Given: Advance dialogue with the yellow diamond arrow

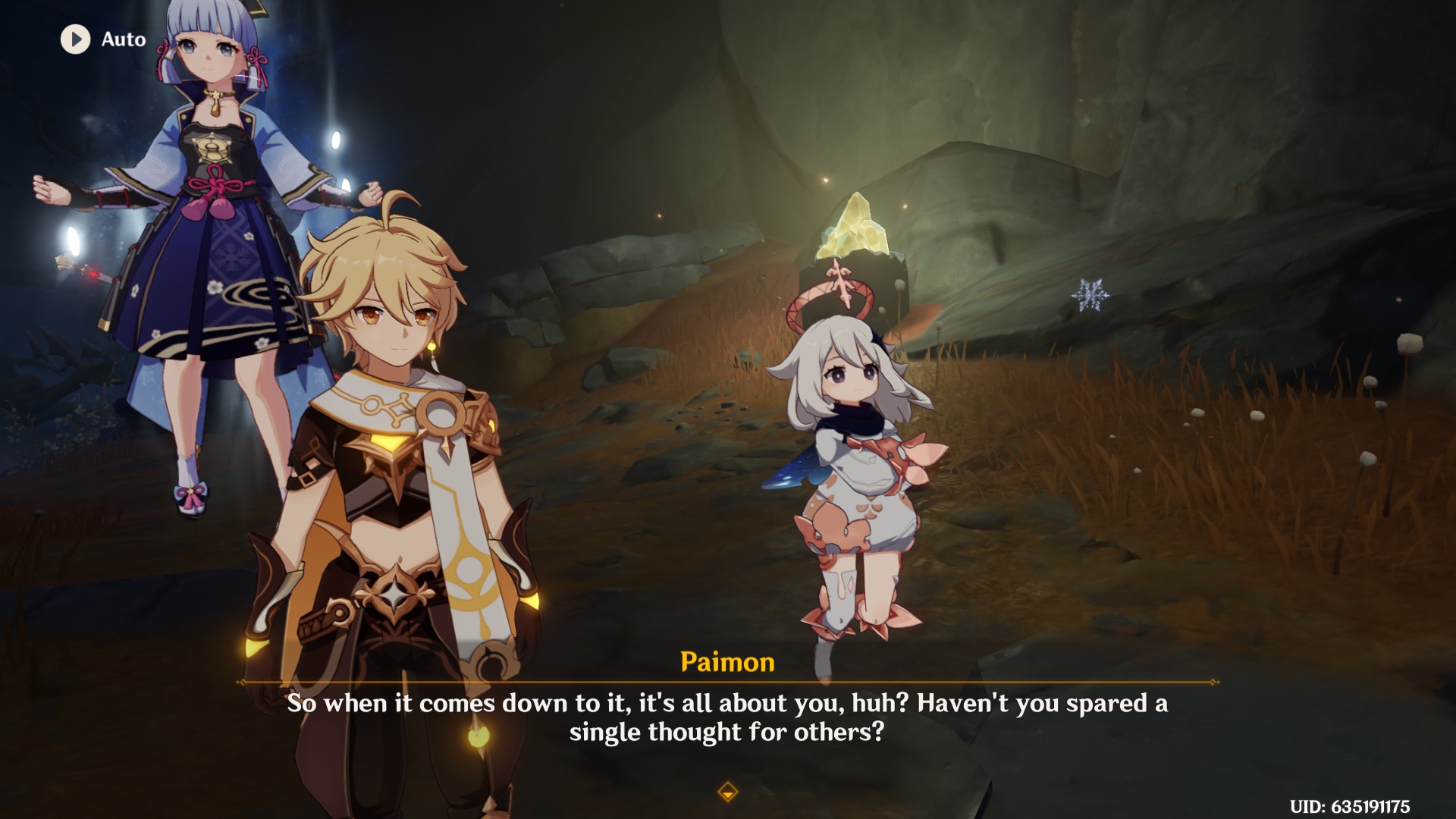Looking at the screenshot, I should tap(727, 792).
